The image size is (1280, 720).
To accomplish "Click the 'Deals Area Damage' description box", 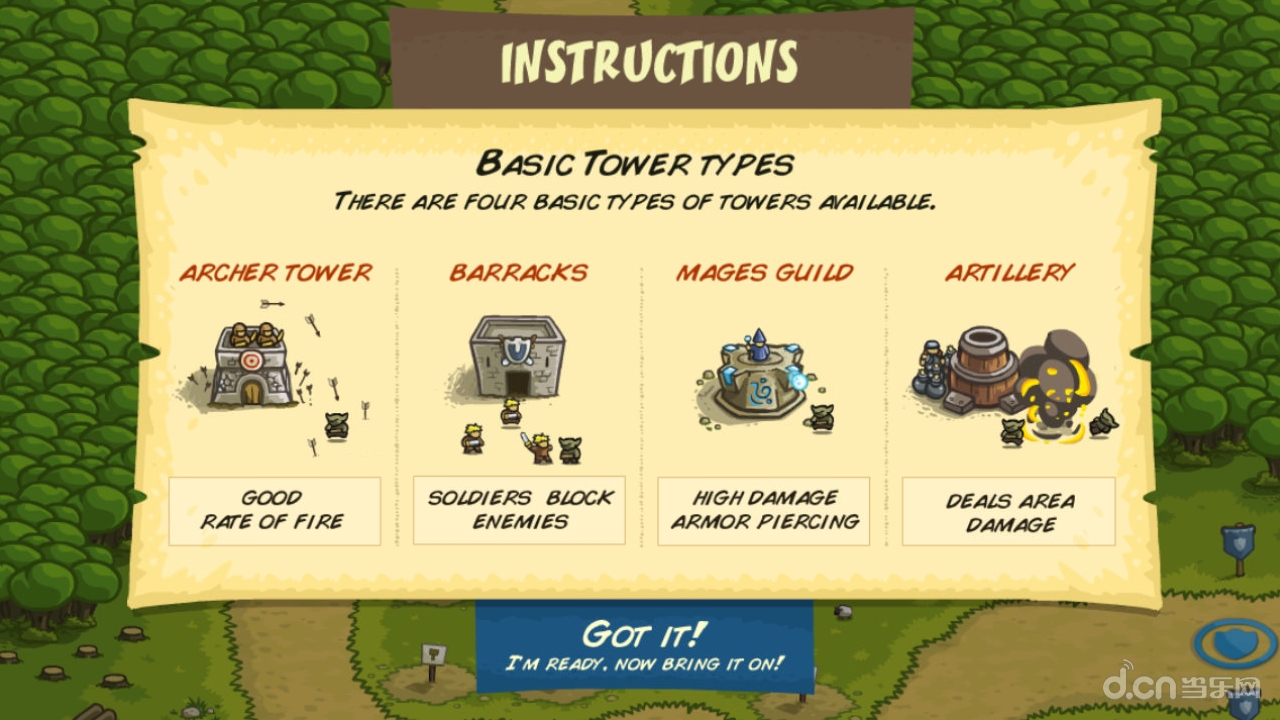I will 1007,509.
